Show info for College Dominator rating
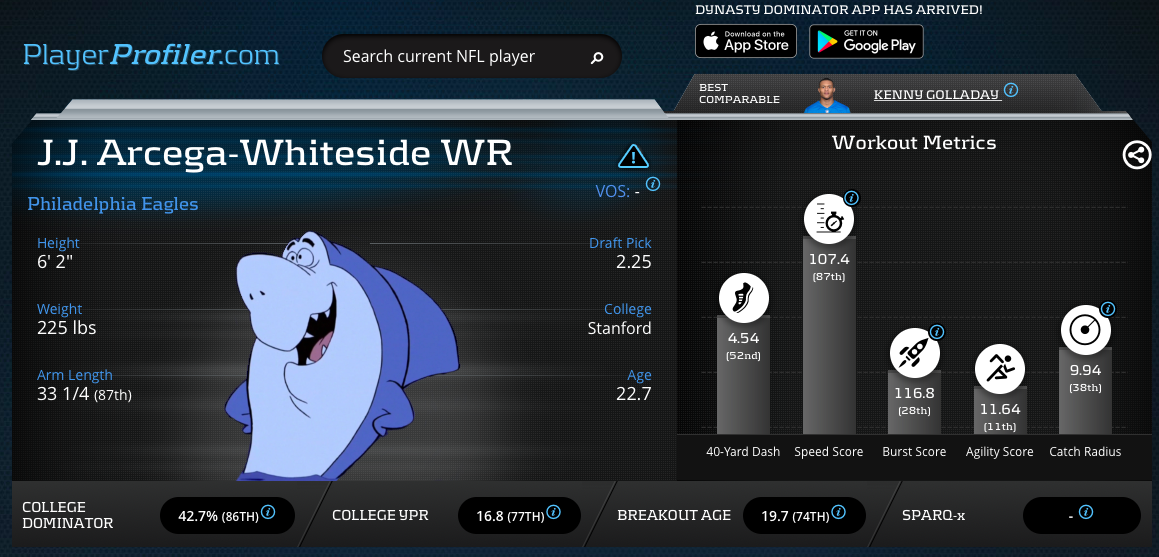Image resolution: width=1159 pixels, height=557 pixels. pyautogui.click(x=268, y=514)
